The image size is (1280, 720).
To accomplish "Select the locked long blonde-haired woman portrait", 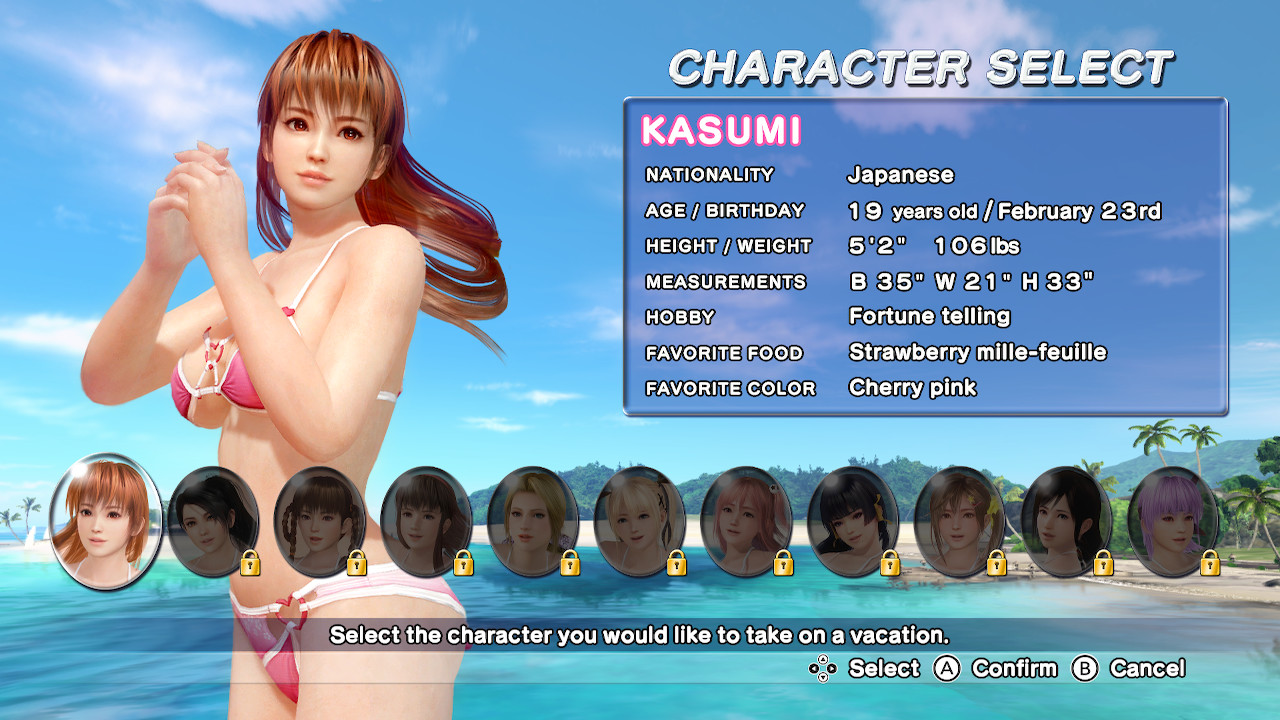I will (533, 521).
